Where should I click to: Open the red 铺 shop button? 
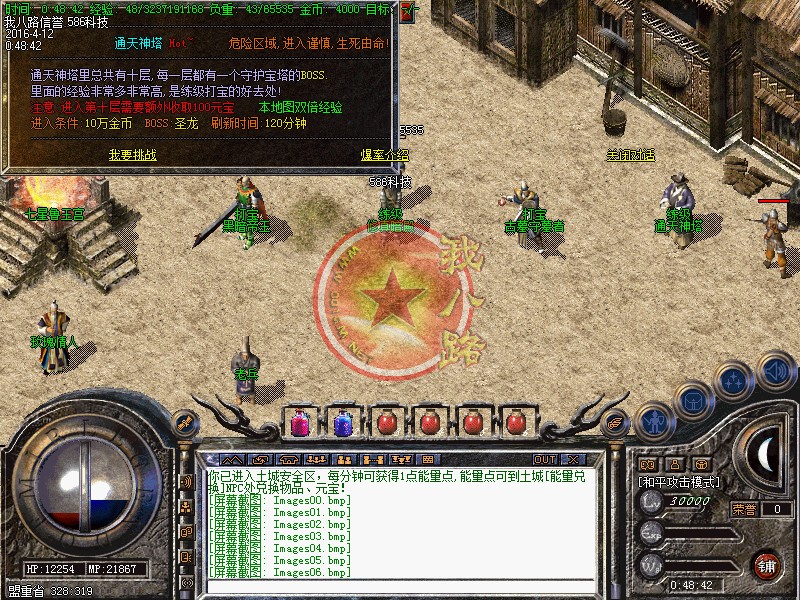point(767,564)
